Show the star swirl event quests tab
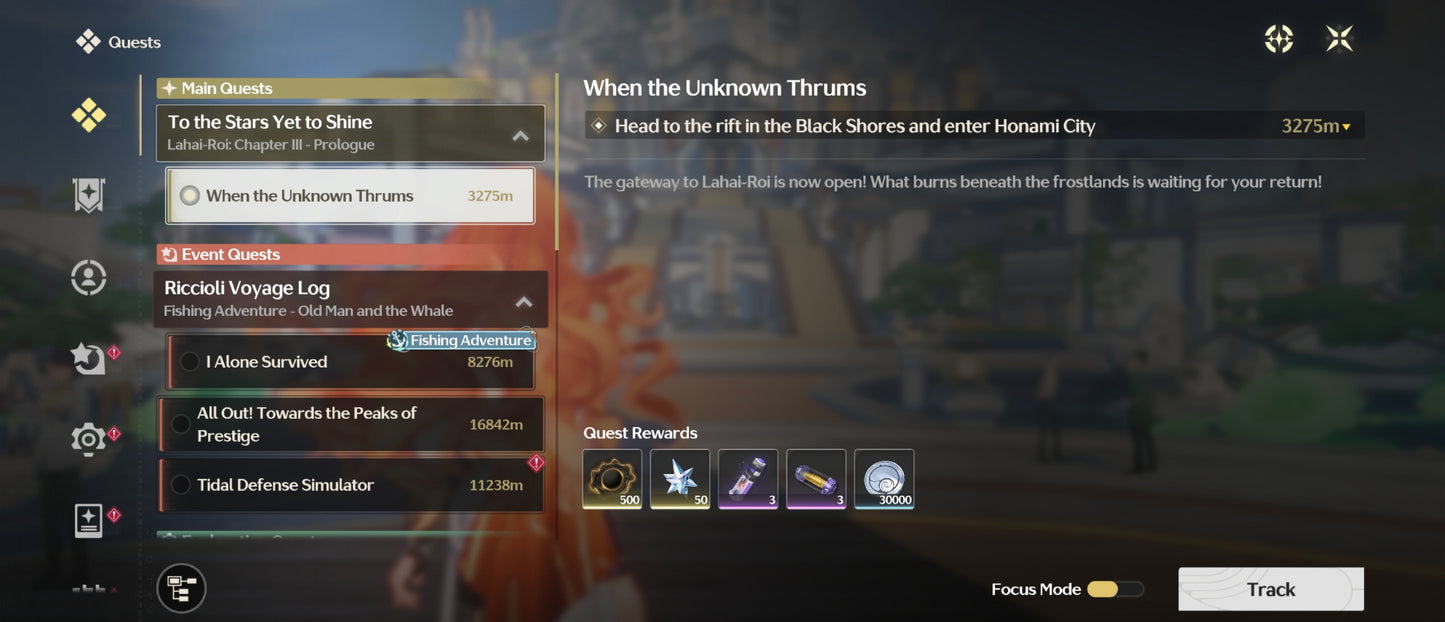Image resolution: width=1445 pixels, height=622 pixels. tap(89, 358)
